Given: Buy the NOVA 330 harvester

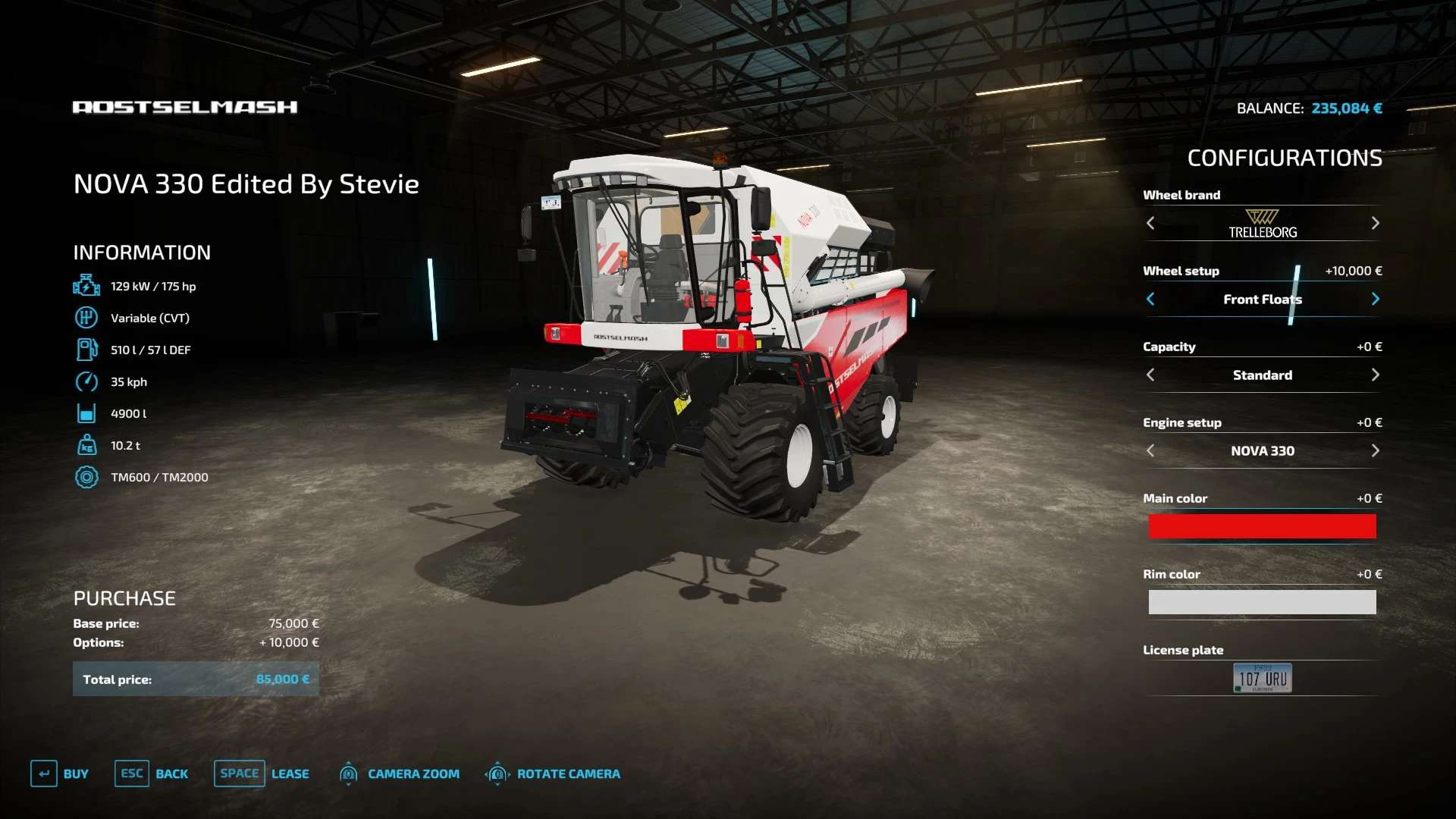Looking at the screenshot, I should 60,773.
